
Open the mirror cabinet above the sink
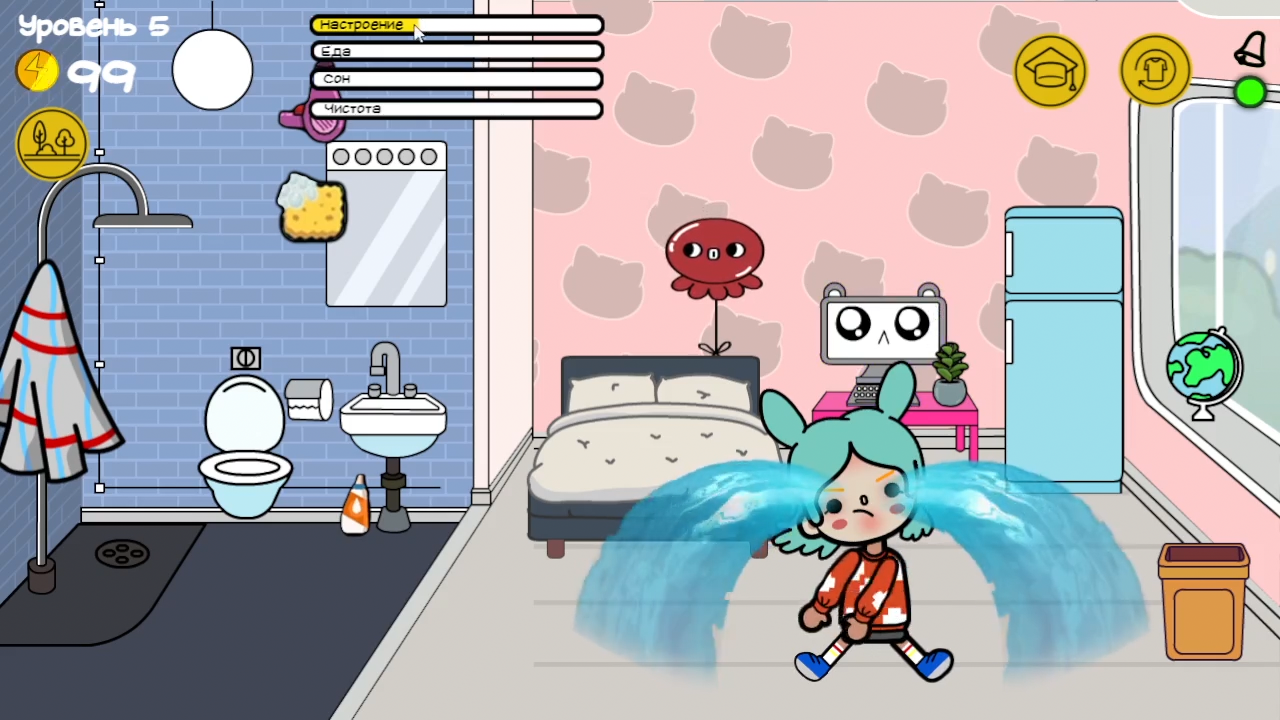386,225
